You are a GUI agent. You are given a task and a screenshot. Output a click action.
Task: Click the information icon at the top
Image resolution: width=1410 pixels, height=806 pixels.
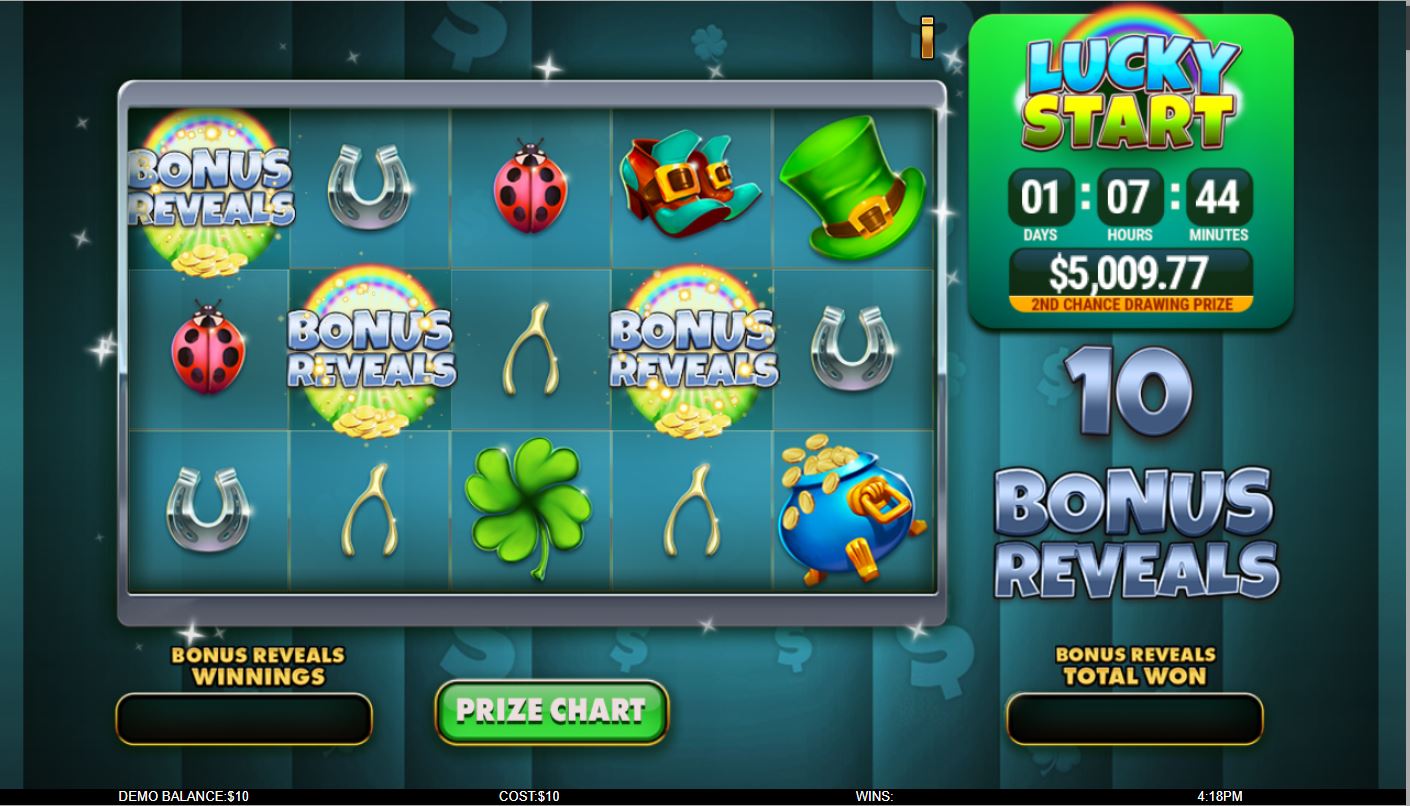[x=926, y=35]
